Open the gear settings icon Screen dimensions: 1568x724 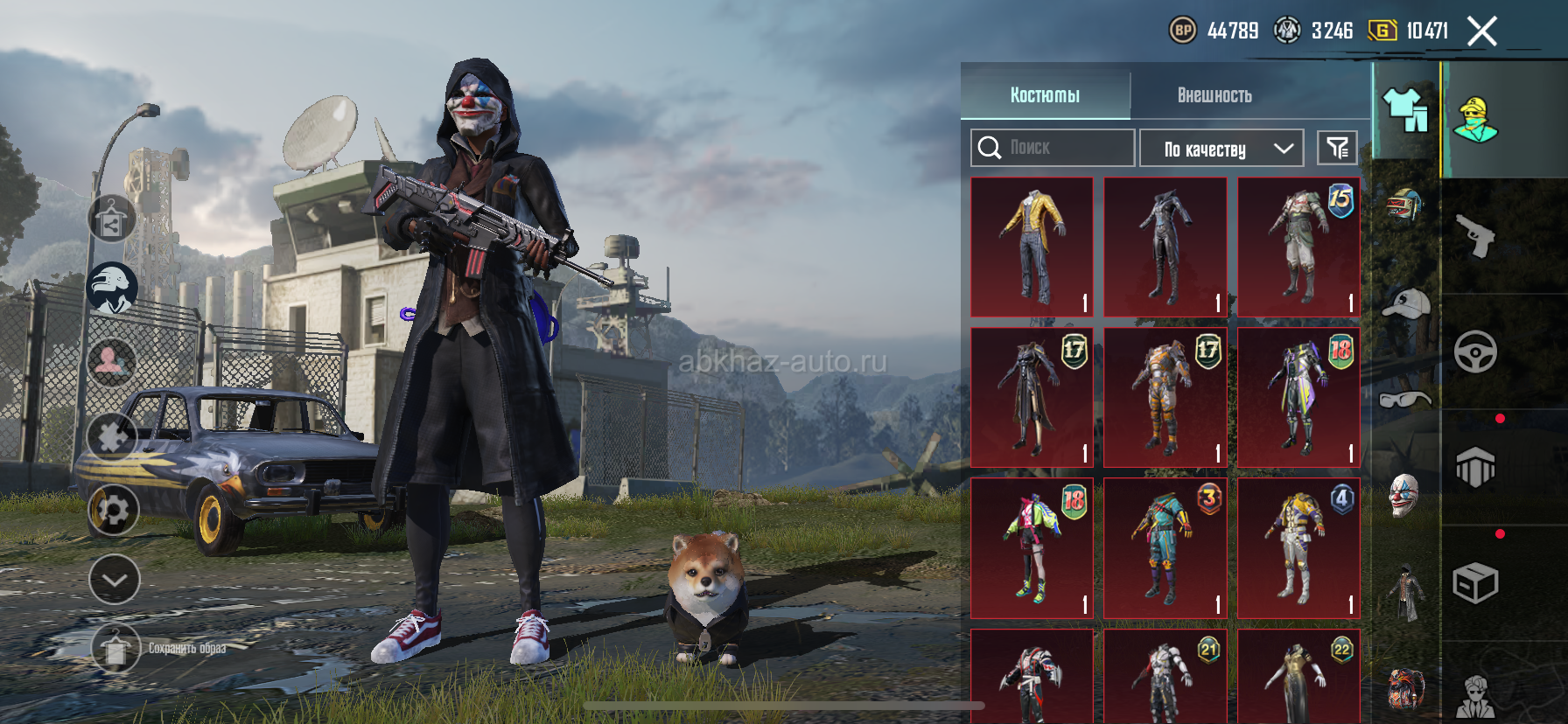(114, 510)
